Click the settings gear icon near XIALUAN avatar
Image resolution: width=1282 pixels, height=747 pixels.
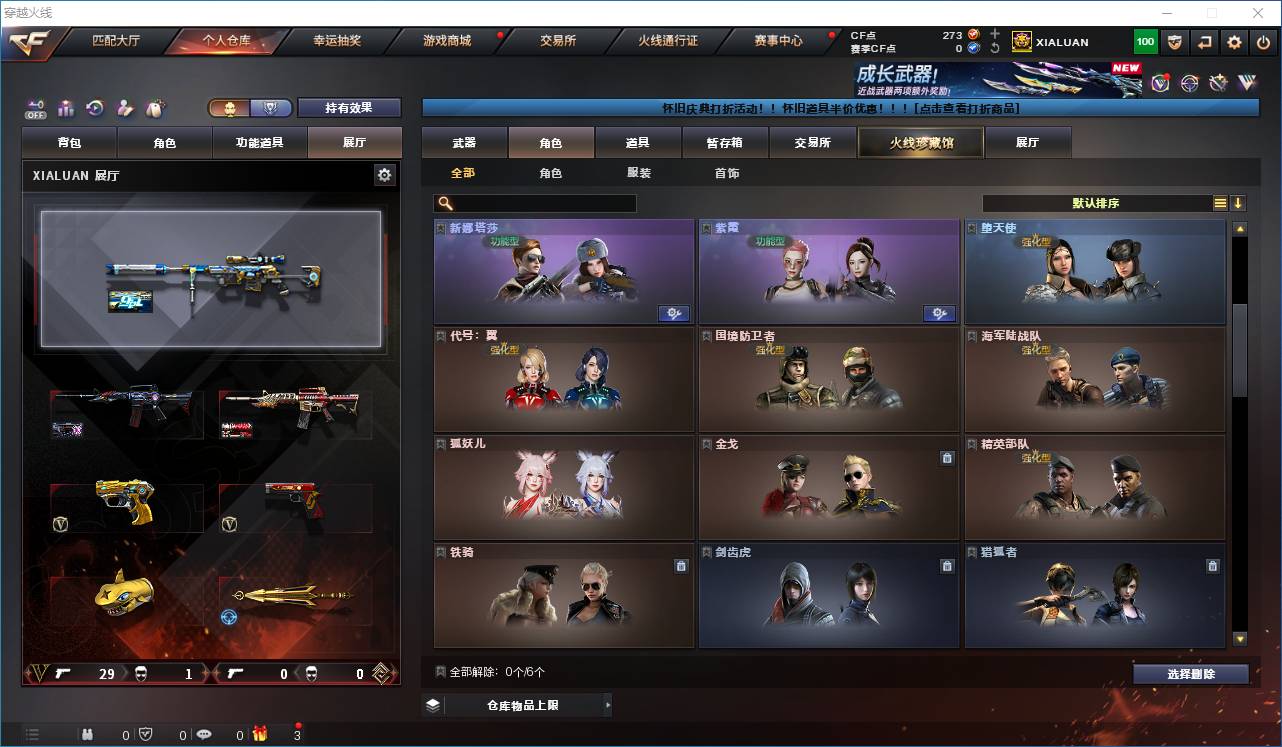pyautogui.click(x=1233, y=41)
